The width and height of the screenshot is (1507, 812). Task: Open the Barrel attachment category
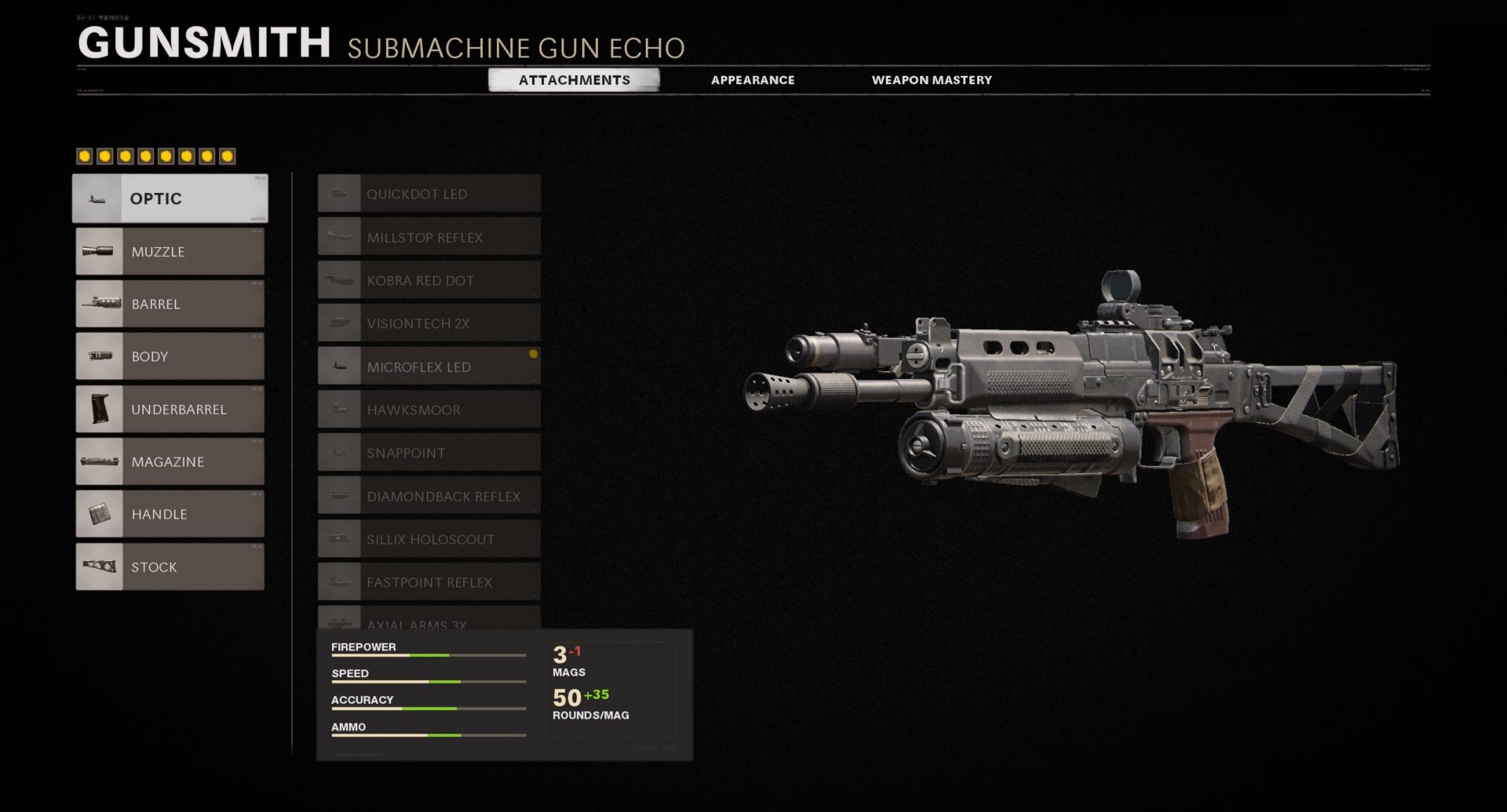point(170,304)
